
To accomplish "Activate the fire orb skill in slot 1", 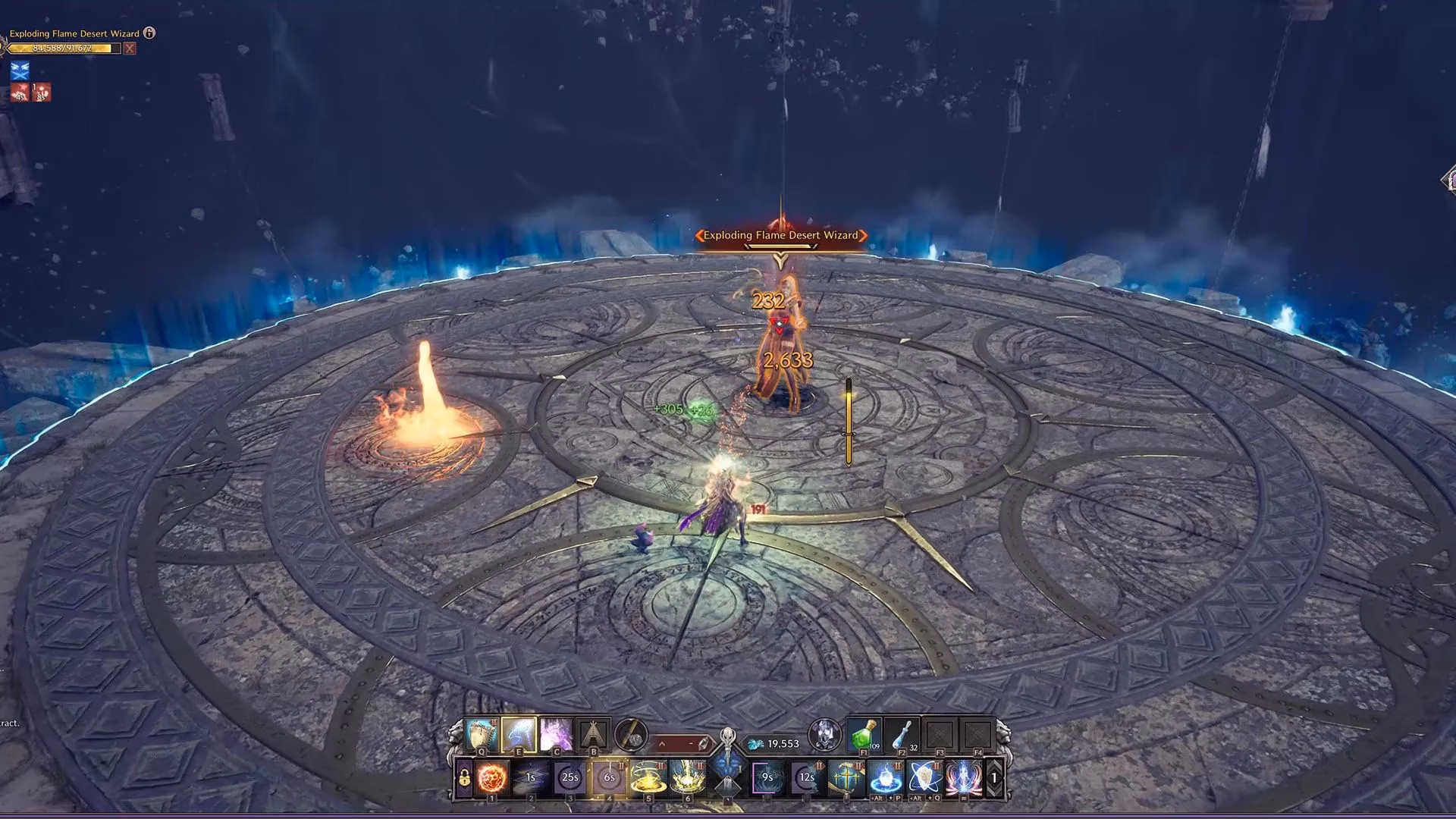I will (491, 777).
